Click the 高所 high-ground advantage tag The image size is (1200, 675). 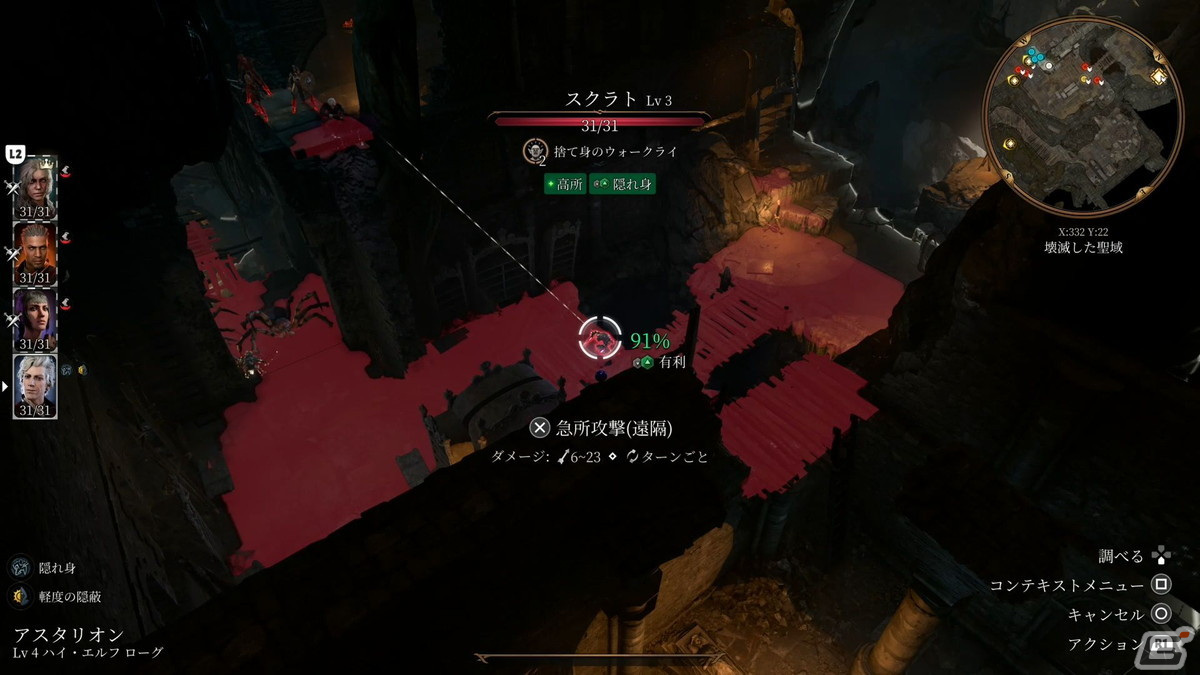click(x=564, y=184)
